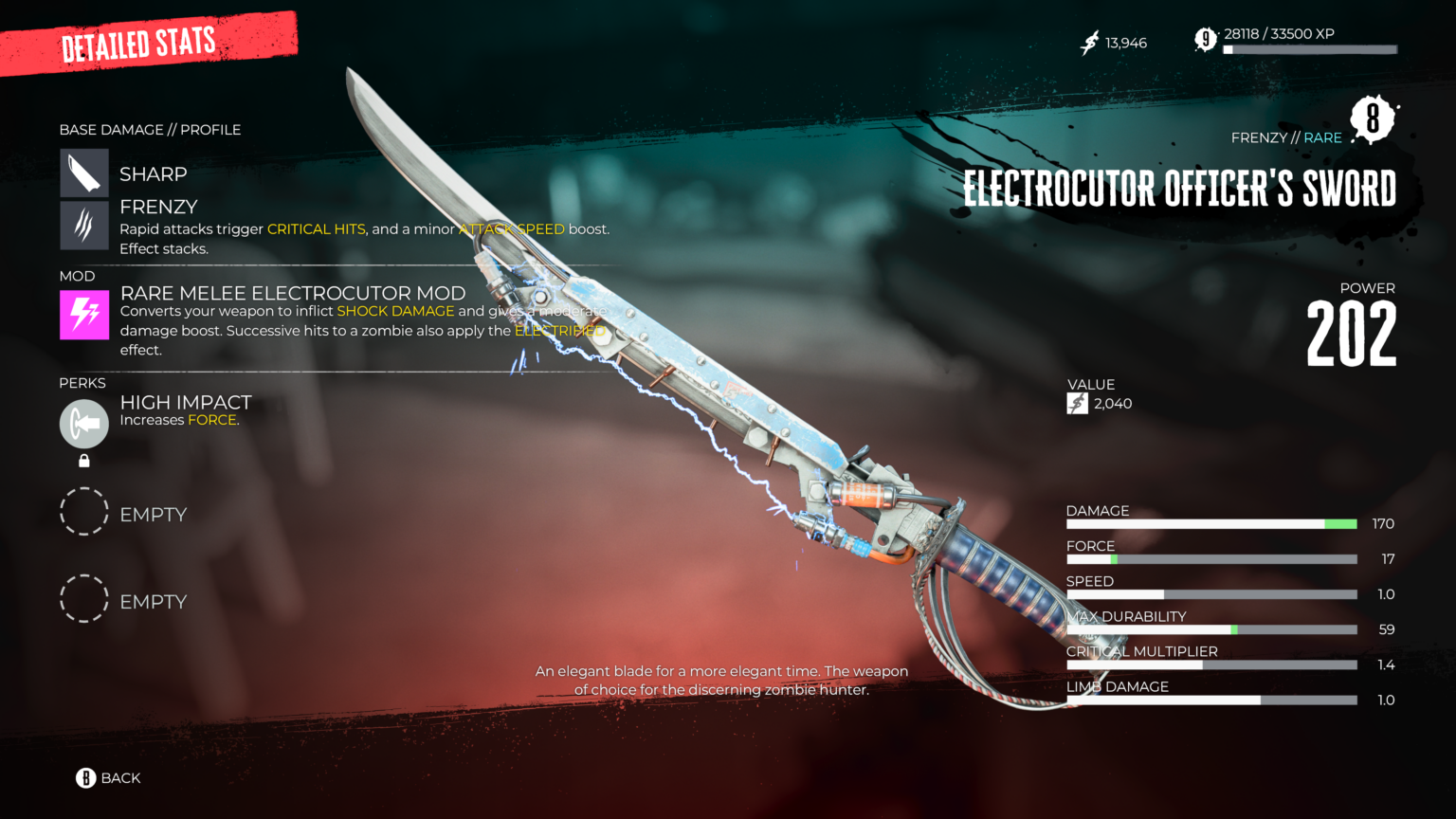Select the High Impact perk icon
The image size is (1456, 819).
[x=83, y=424]
